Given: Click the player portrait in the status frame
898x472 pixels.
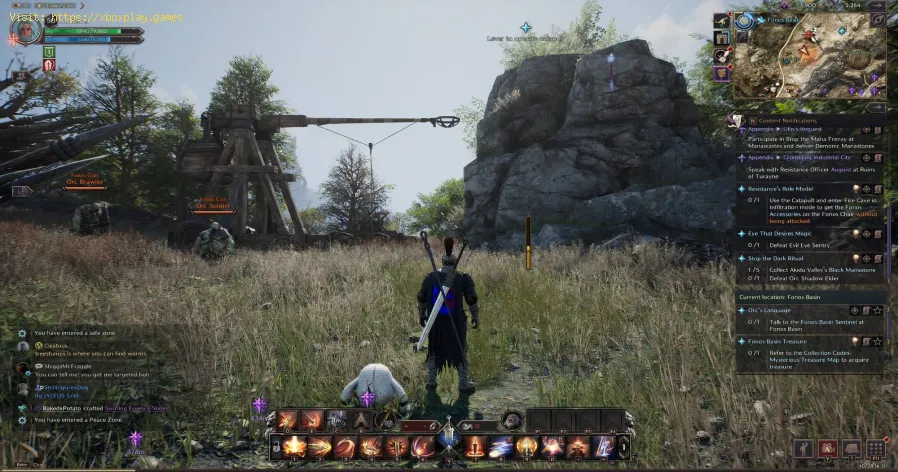Looking at the screenshot, I should pyautogui.click(x=28, y=31).
